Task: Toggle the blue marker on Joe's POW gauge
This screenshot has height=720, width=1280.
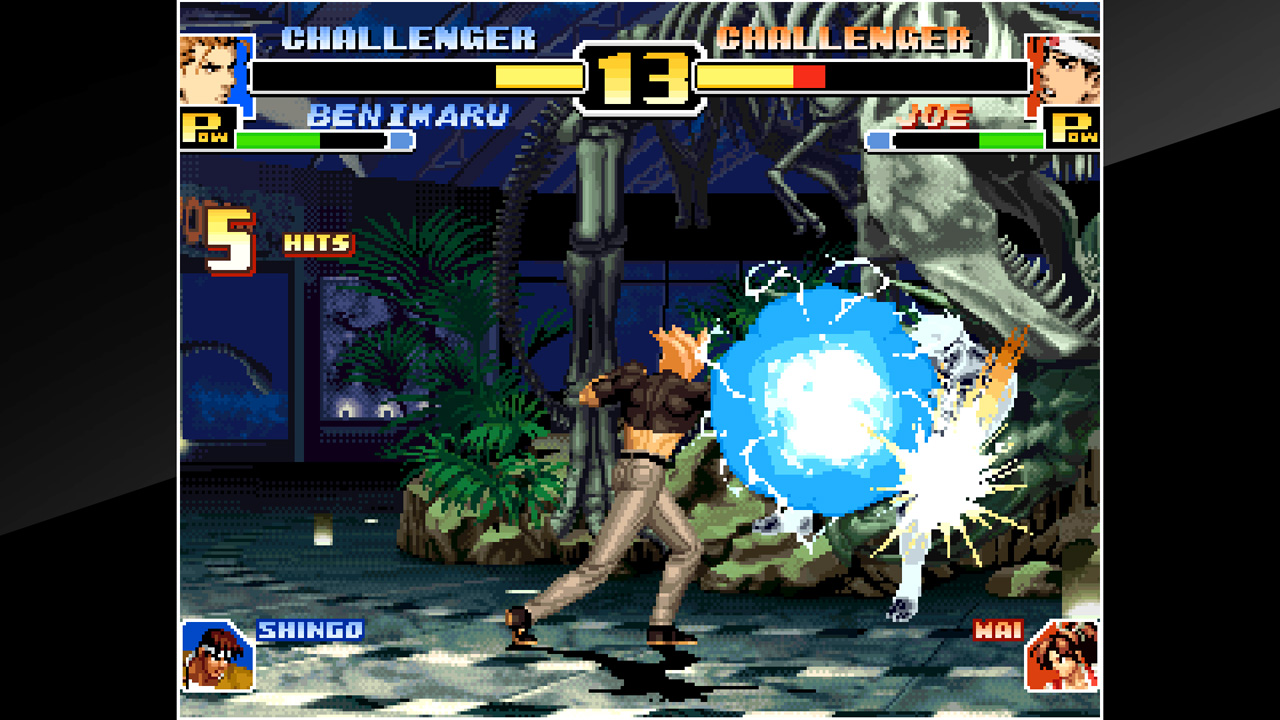Action: tap(880, 141)
